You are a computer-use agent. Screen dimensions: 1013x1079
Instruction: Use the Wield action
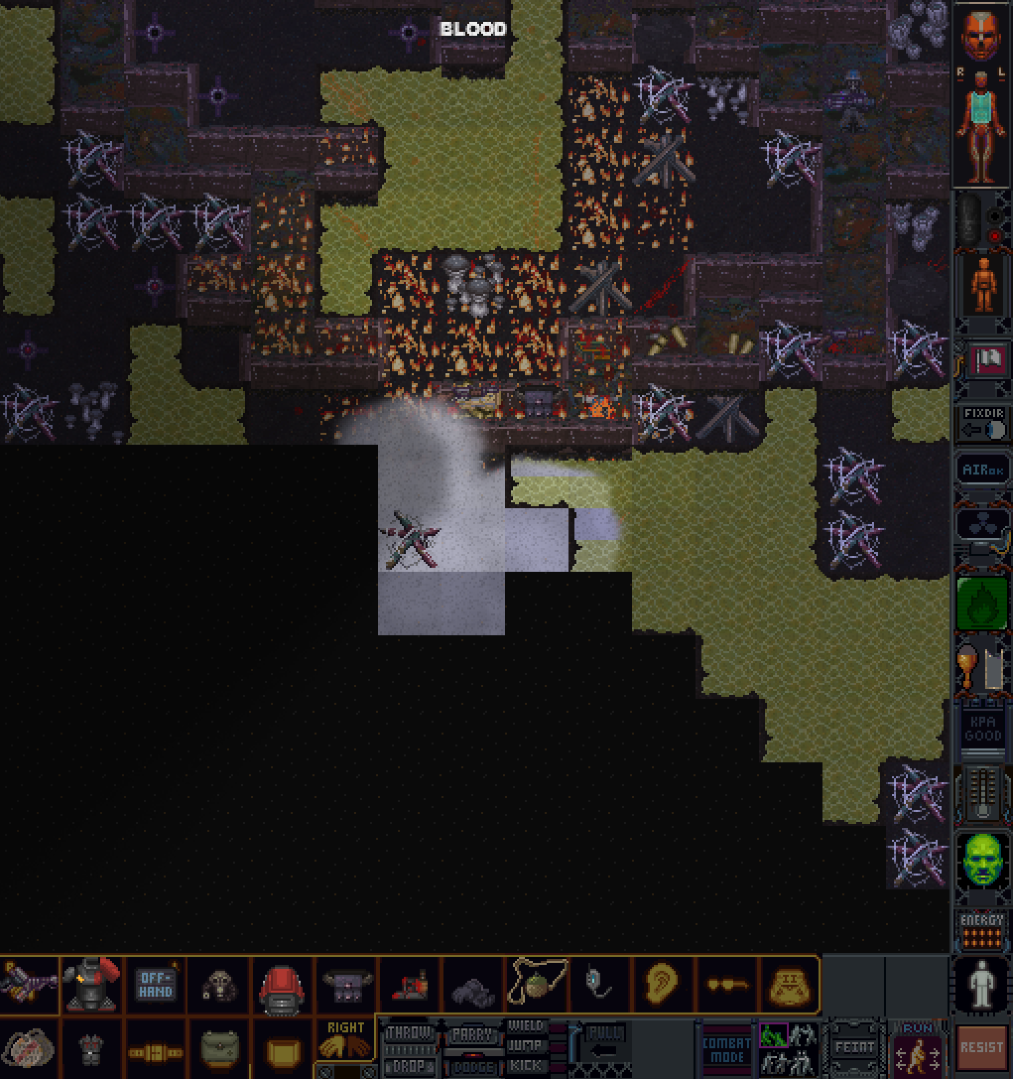(x=526, y=1026)
